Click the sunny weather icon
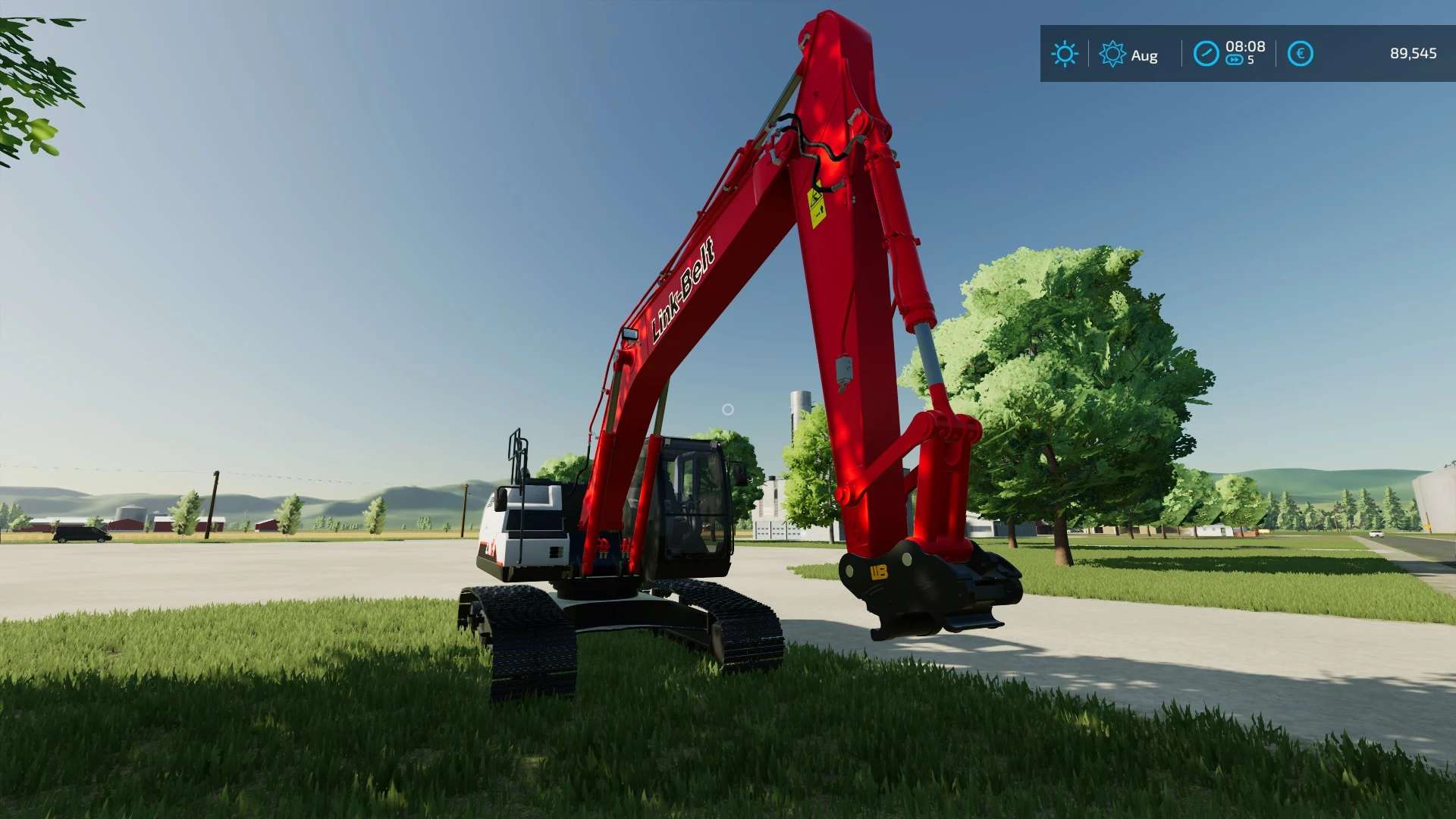The width and height of the screenshot is (1456, 819). (1064, 55)
